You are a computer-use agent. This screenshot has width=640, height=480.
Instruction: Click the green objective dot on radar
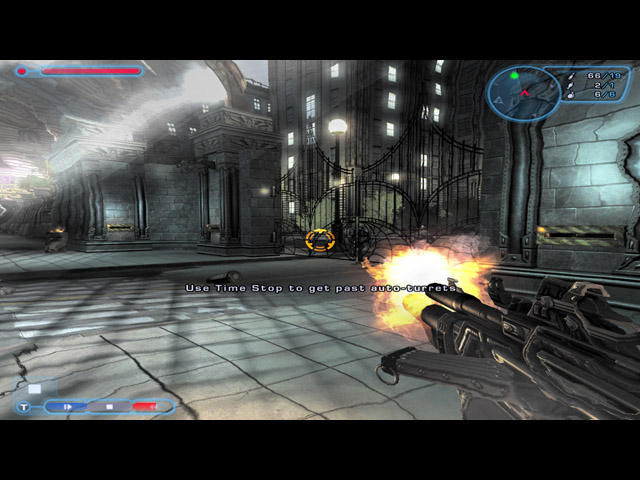click(x=514, y=75)
